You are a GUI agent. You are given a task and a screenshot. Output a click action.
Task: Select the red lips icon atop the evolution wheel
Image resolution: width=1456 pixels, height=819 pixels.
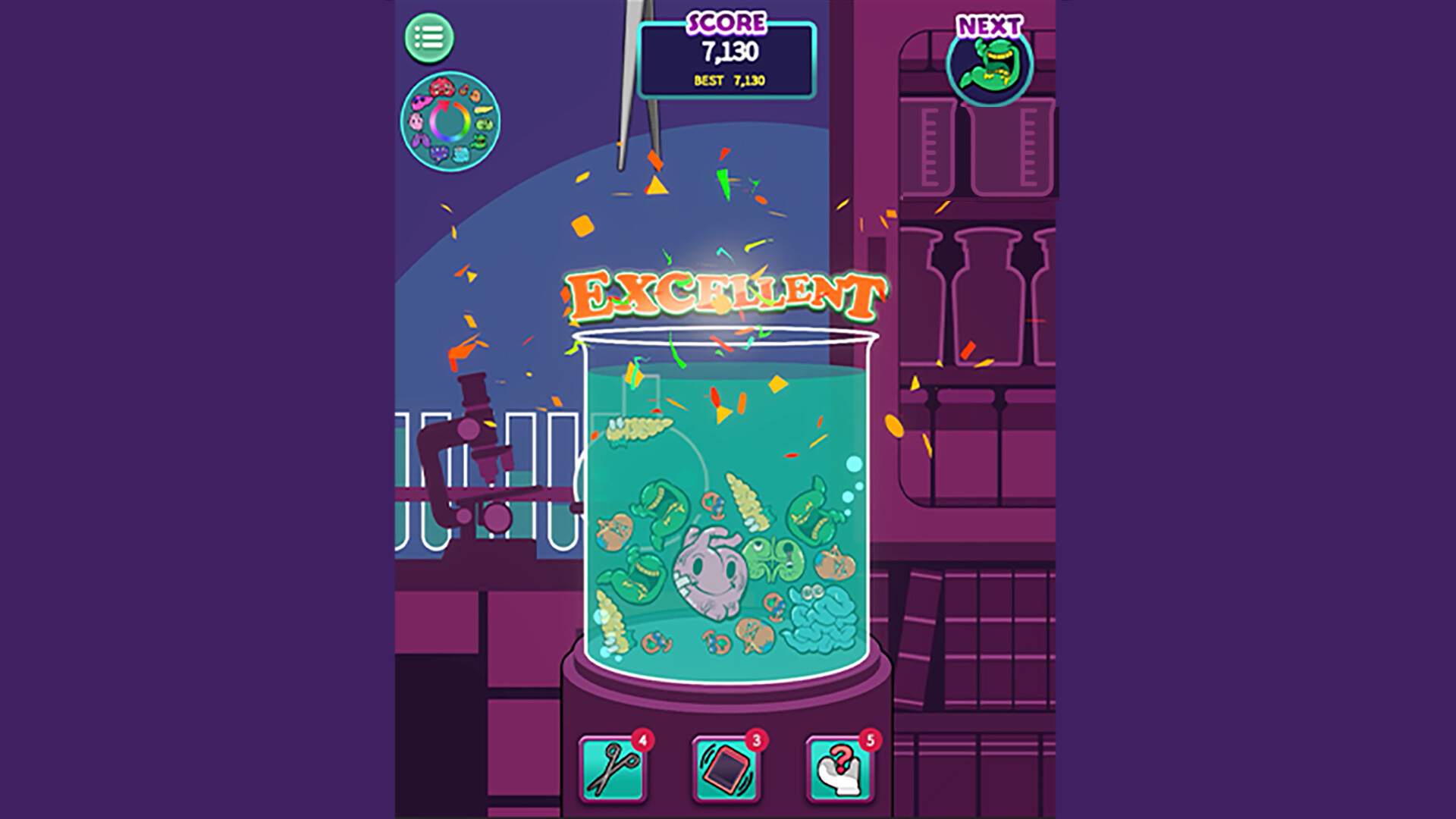pos(441,89)
